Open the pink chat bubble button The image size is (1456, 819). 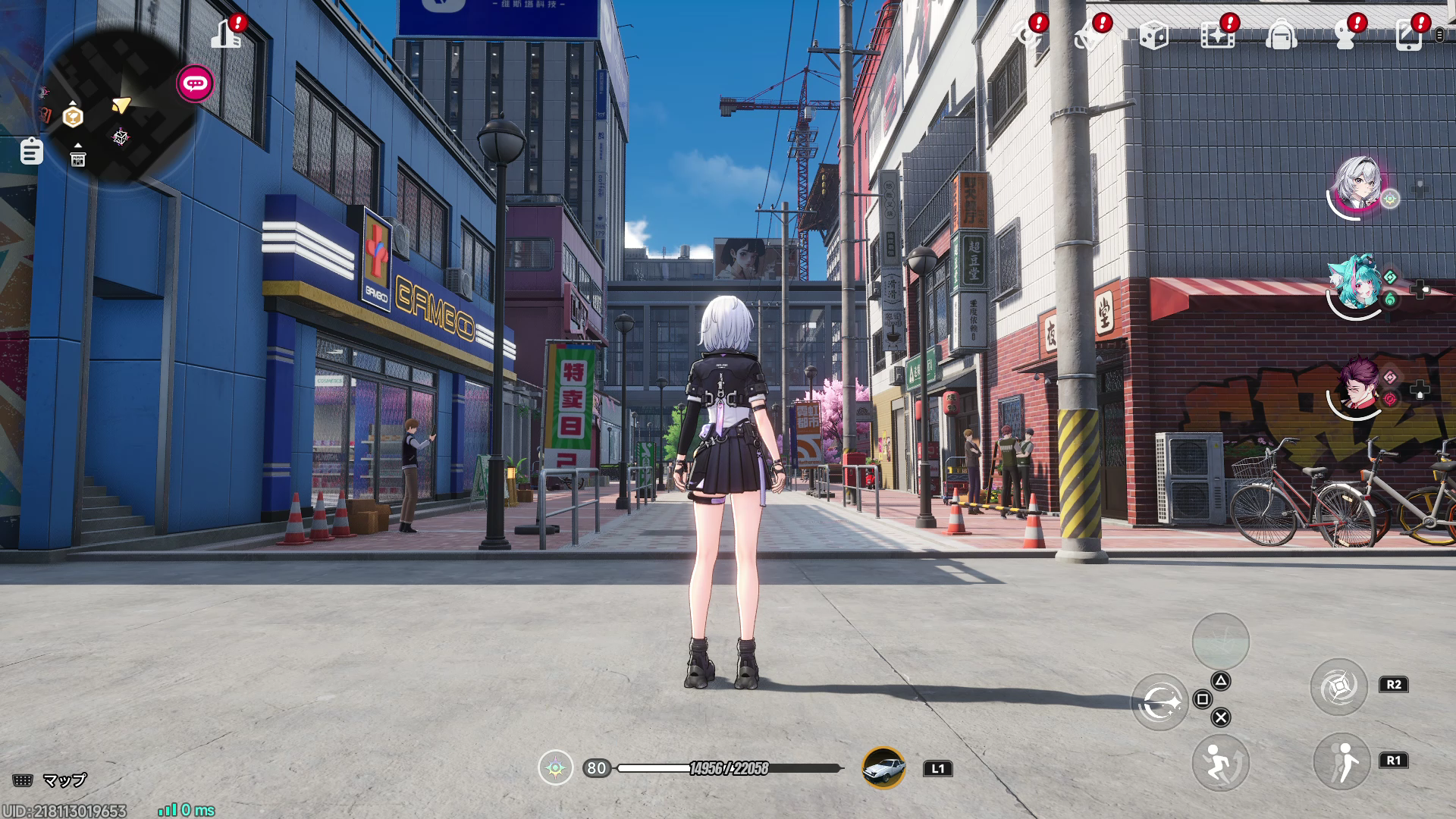[196, 83]
